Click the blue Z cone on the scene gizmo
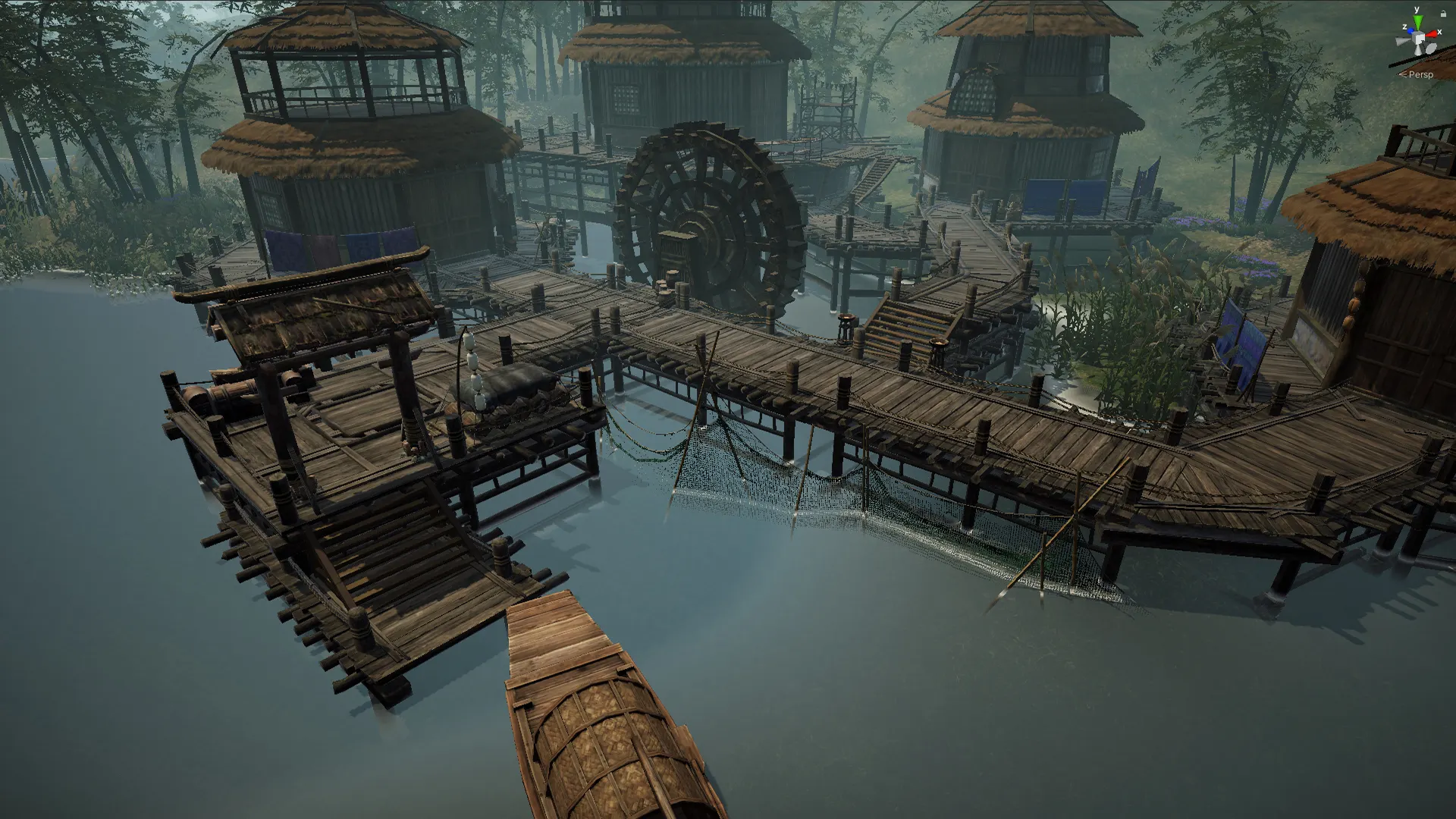This screenshot has width=1456, height=819. tap(1410, 30)
